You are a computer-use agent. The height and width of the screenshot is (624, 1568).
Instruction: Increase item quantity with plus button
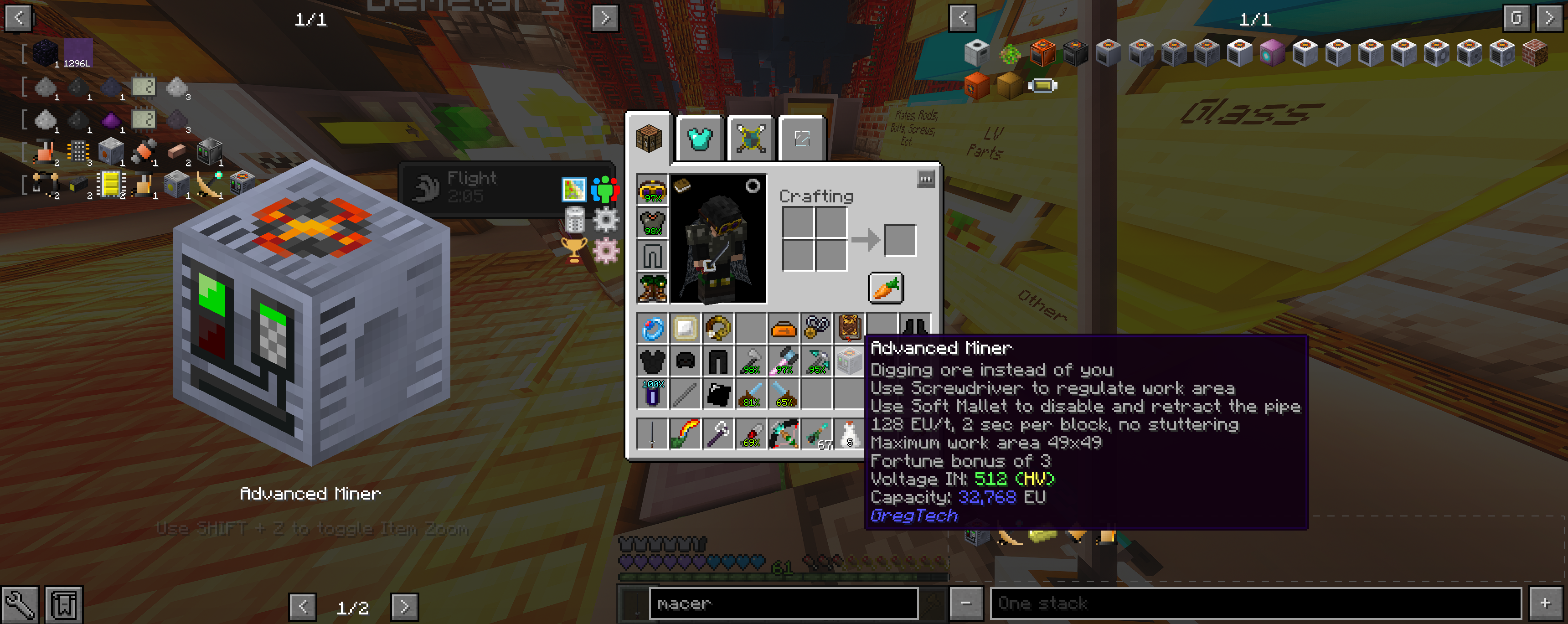[x=1546, y=603]
